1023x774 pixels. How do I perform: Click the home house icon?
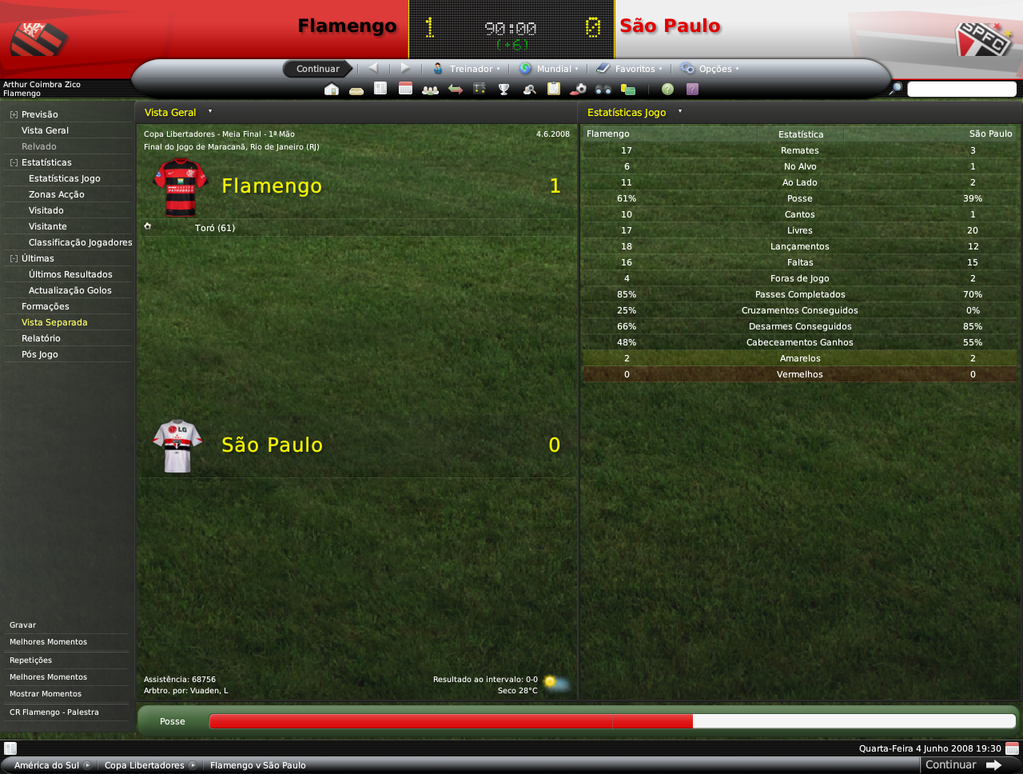tap(332, 89)
